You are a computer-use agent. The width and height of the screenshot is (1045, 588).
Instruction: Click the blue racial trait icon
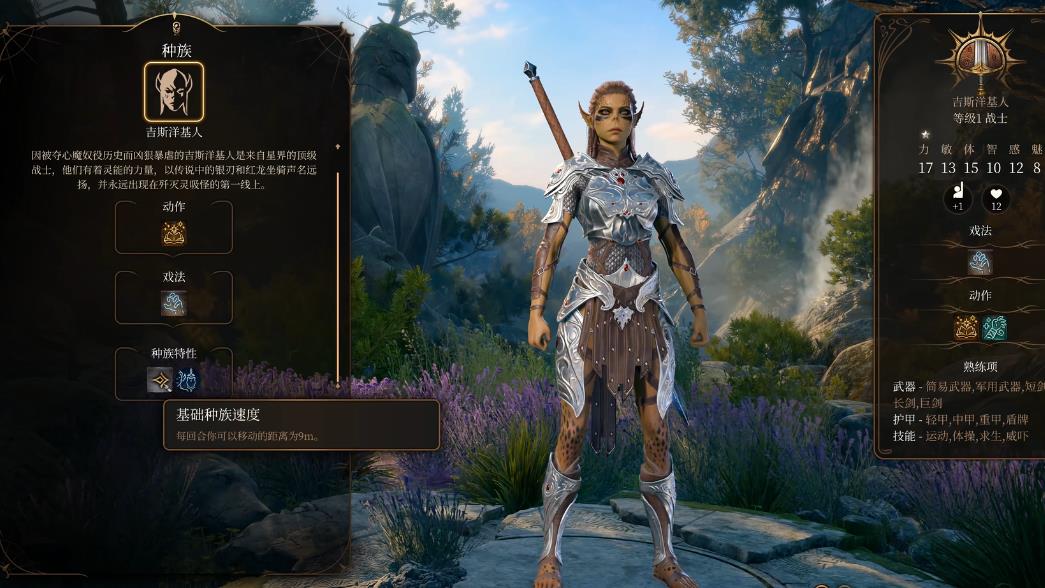click(187, 380)
